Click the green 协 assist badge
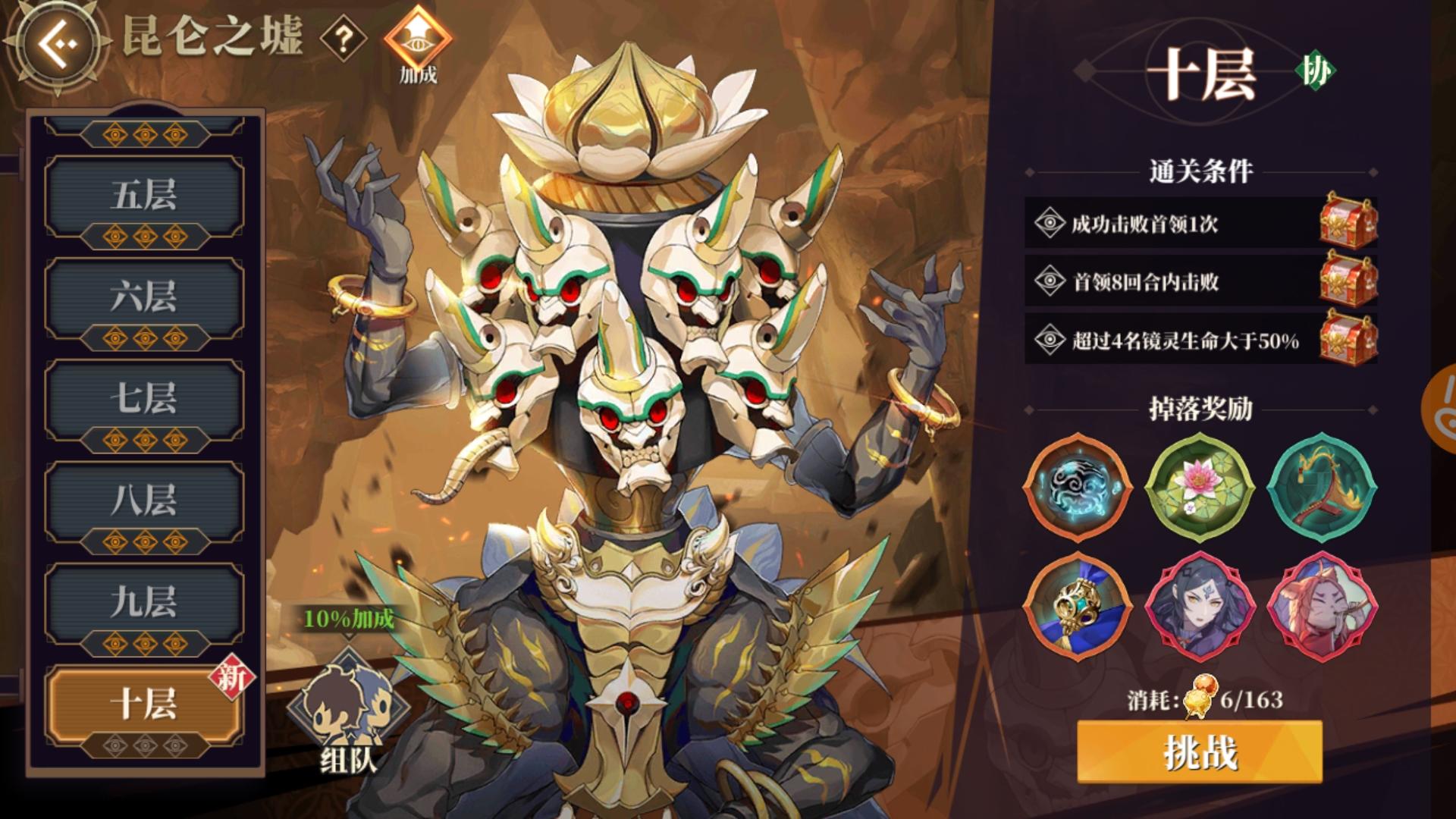Screen dimensions: 1456x819 pos(1316,72)
